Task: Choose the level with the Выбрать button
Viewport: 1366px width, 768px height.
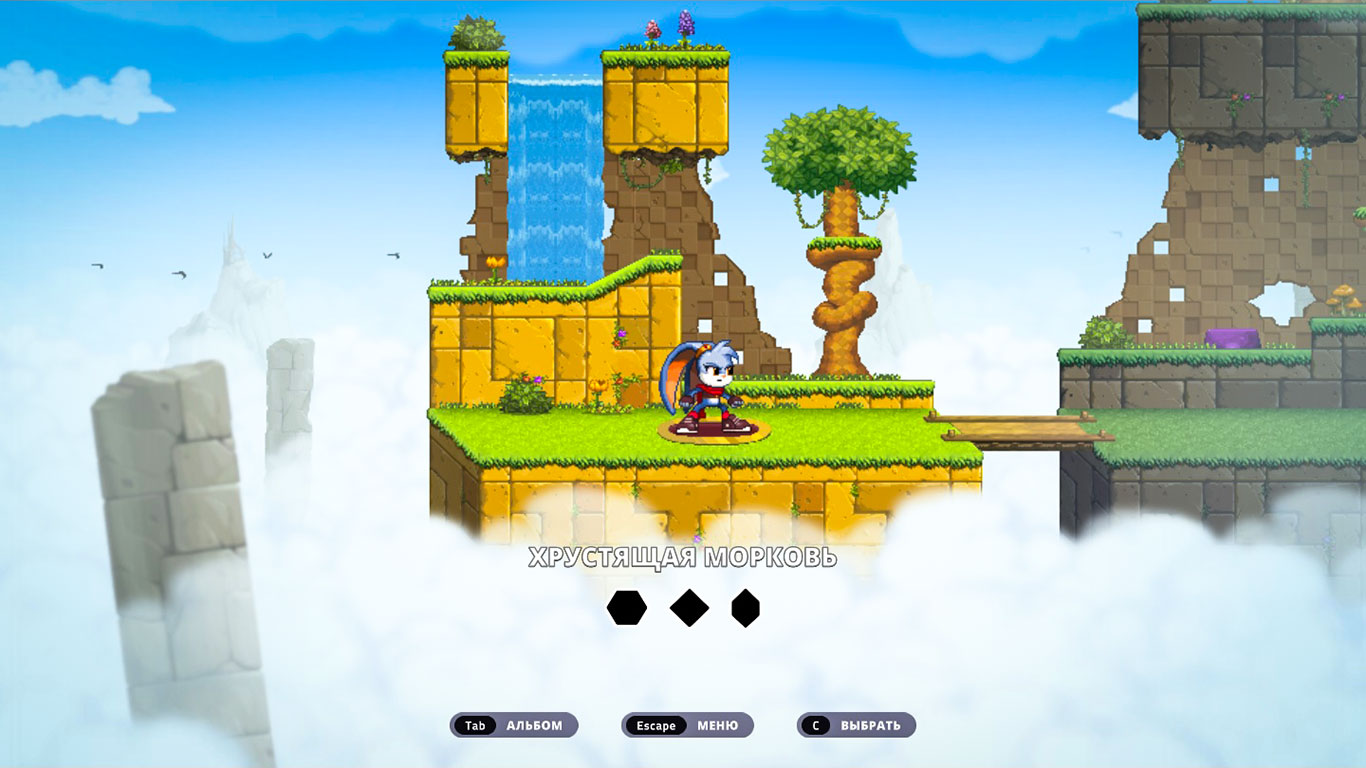Action: pos(856,725)
